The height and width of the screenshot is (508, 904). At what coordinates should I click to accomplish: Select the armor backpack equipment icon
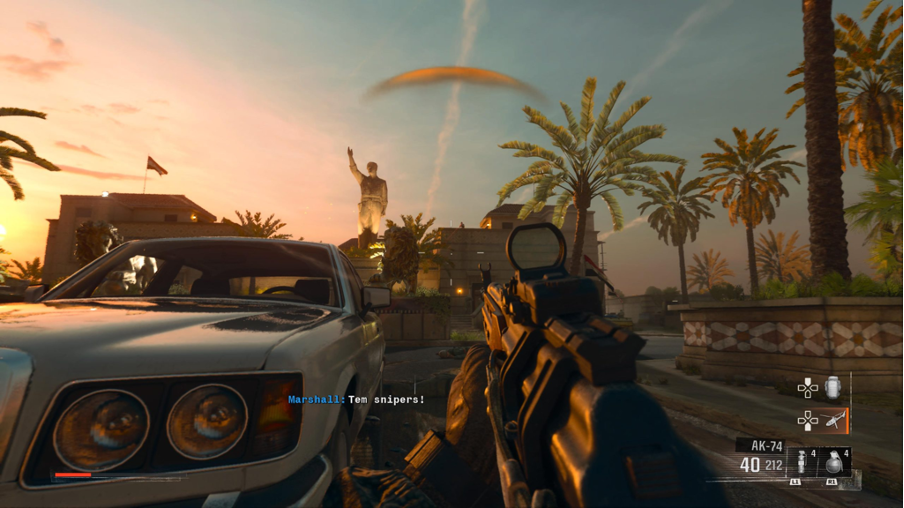[834, 387]
